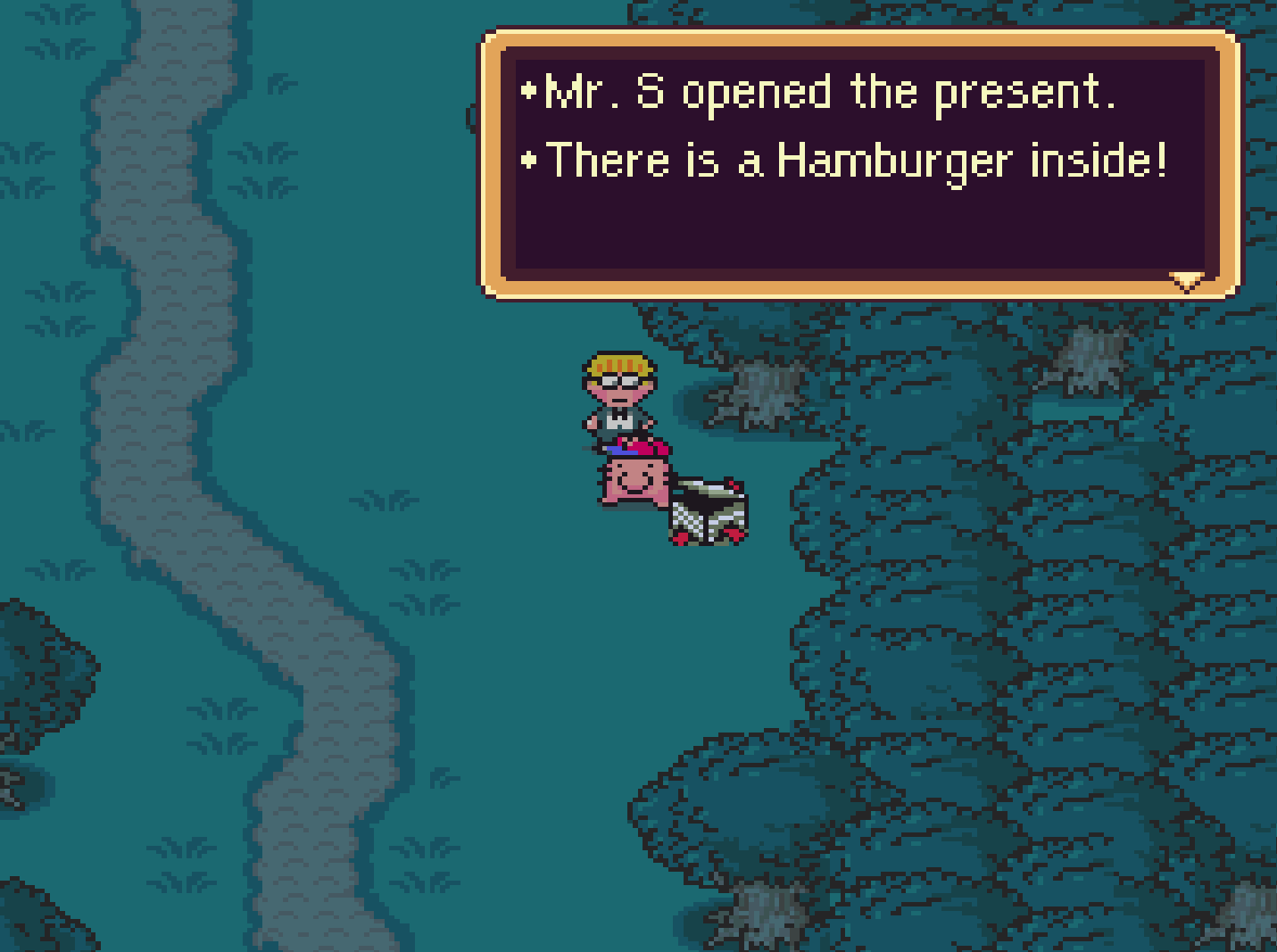Advance dialogue with the continue arrow
The width and height of the screenshot is (1277, 952).
click(x=1187, y=282)
